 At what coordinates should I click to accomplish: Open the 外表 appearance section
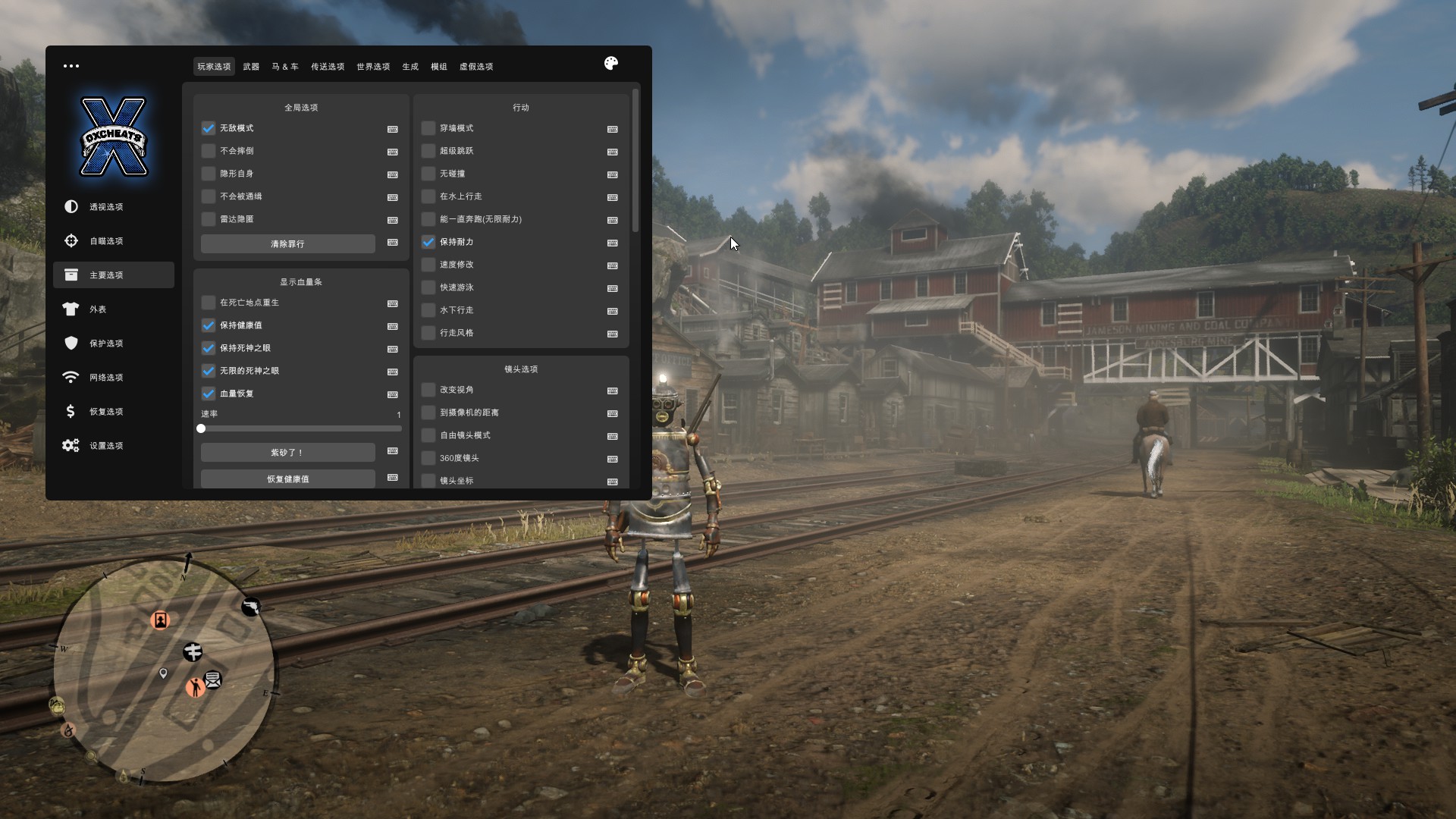98,309
